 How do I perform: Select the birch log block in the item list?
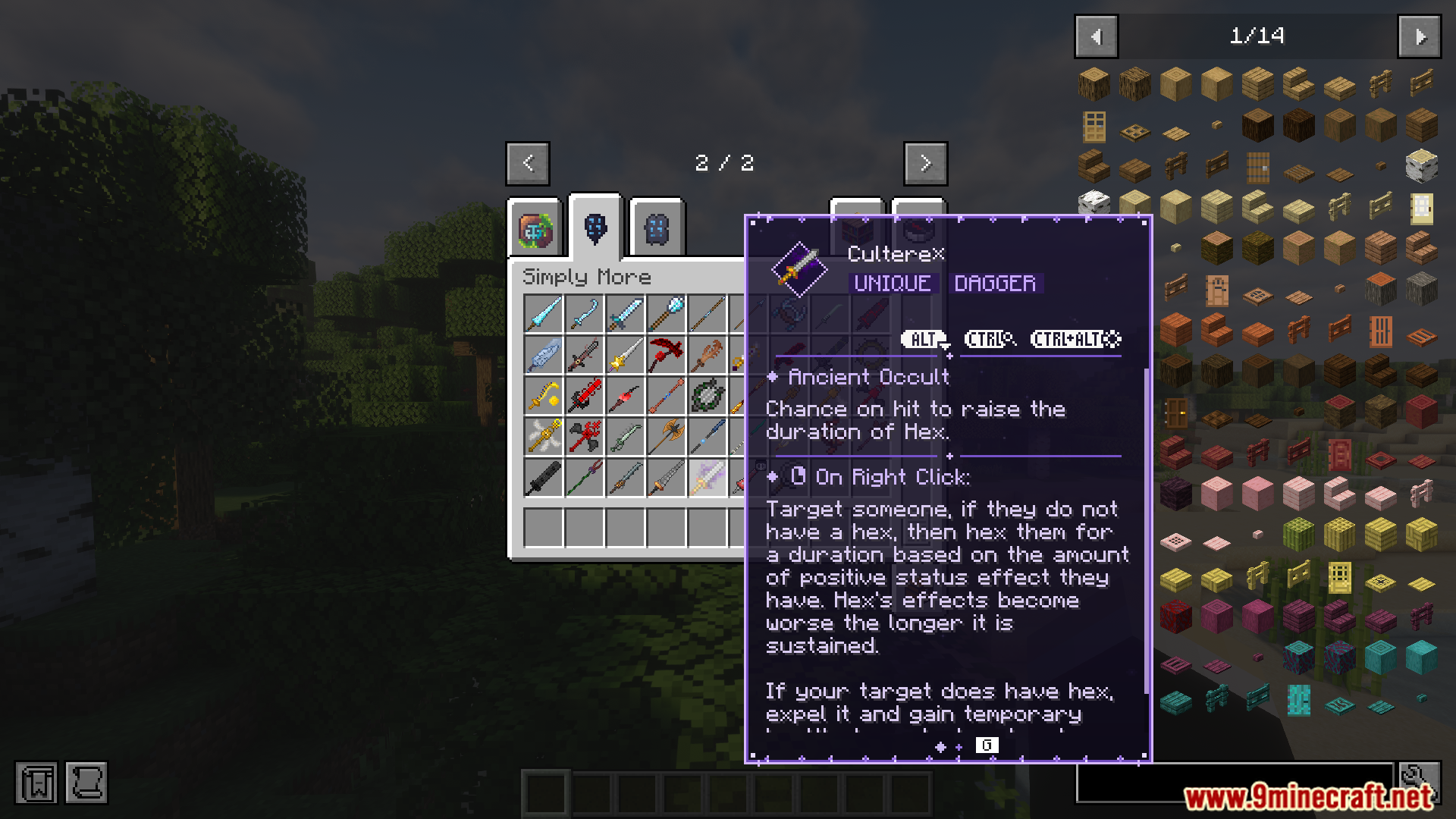tap(1421, 165)
